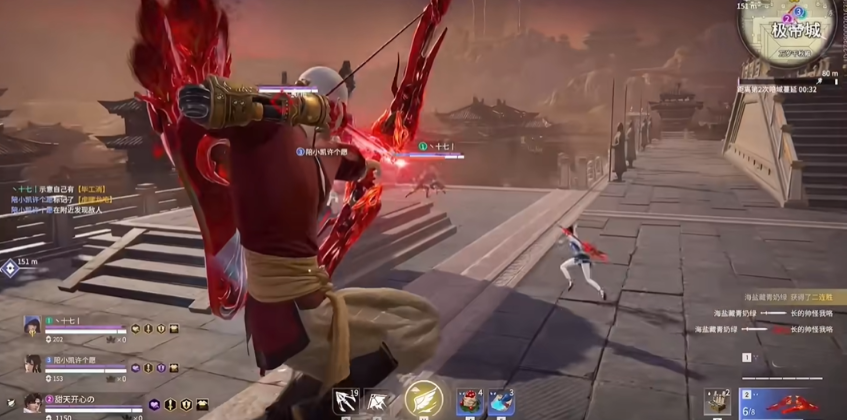Screen dimensions: 847x420
Task: Use the red healing item with count 4
Action: (470, 402)
